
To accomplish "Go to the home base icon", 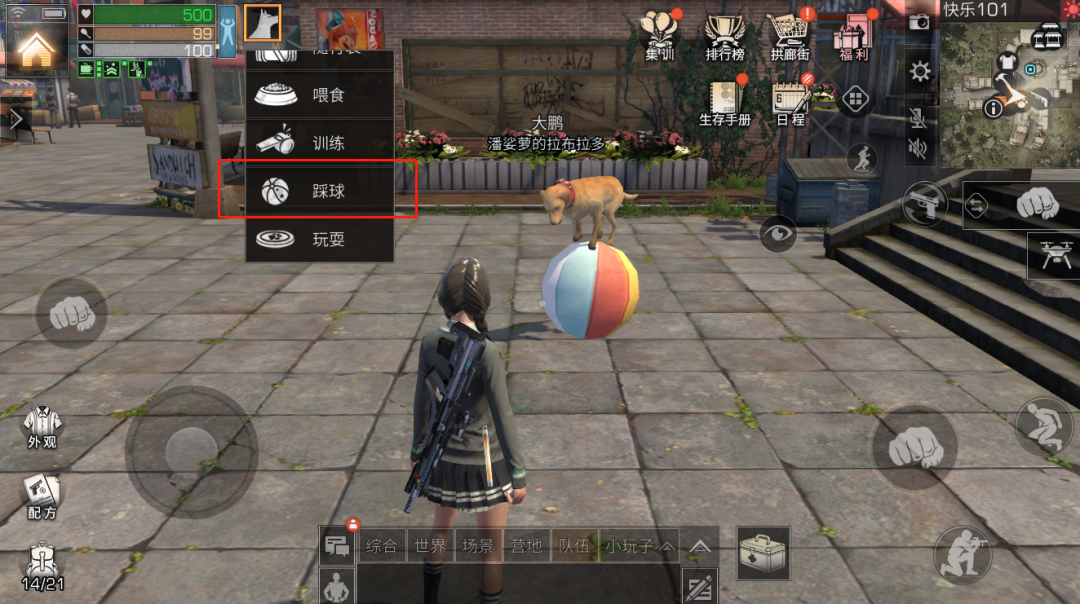I will 36,45.
